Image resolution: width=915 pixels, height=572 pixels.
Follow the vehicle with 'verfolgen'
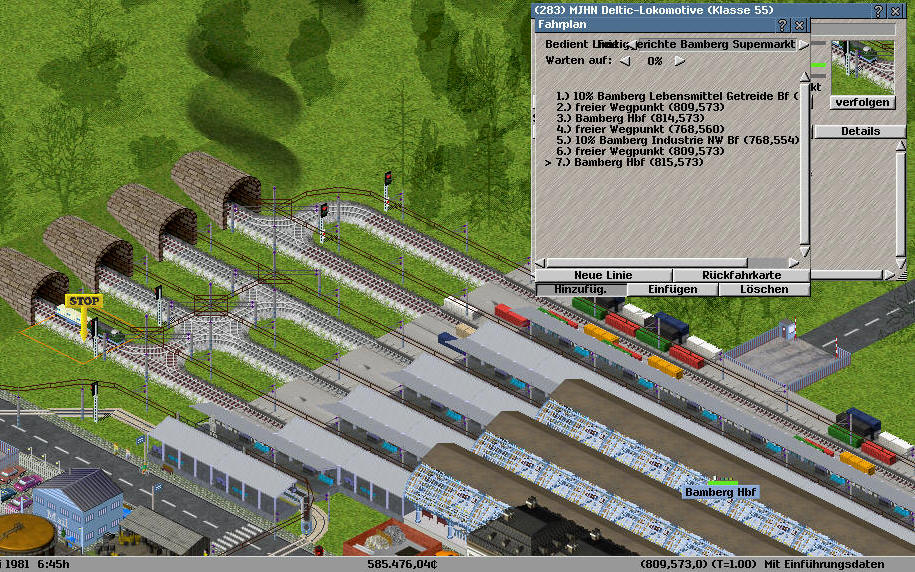point(860,102)
